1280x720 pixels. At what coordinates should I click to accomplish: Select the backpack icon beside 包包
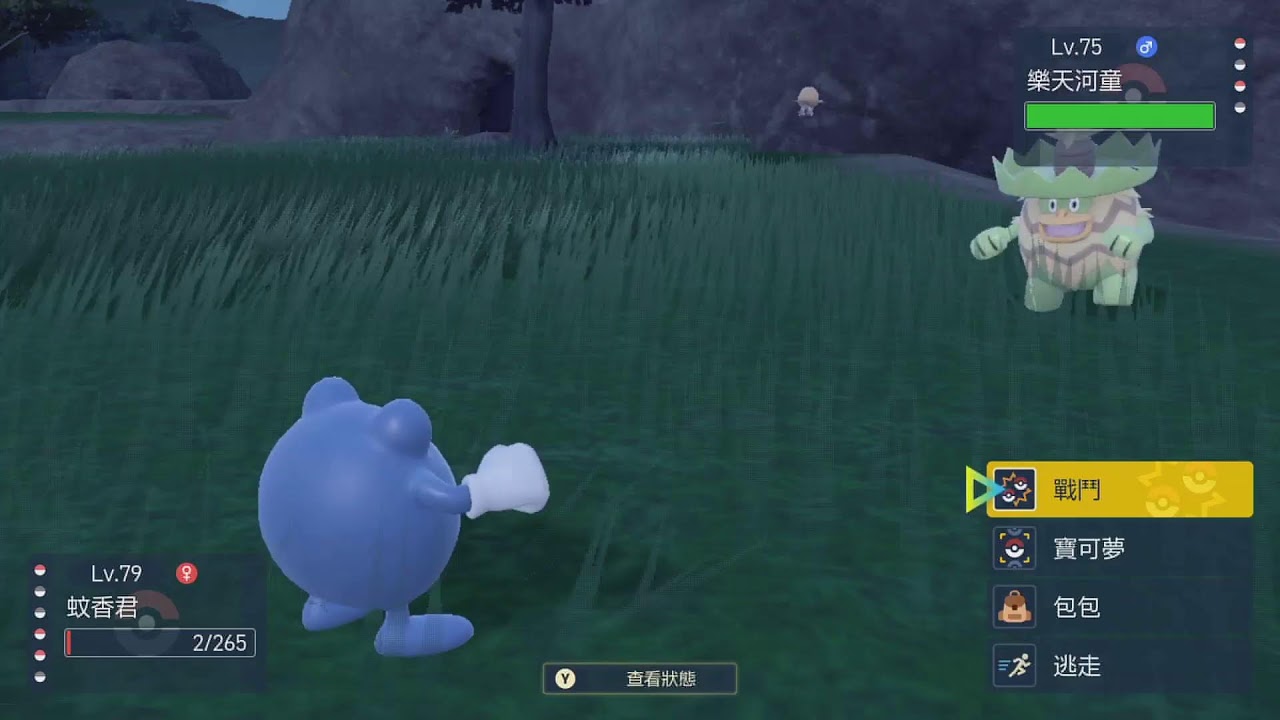1013,607
